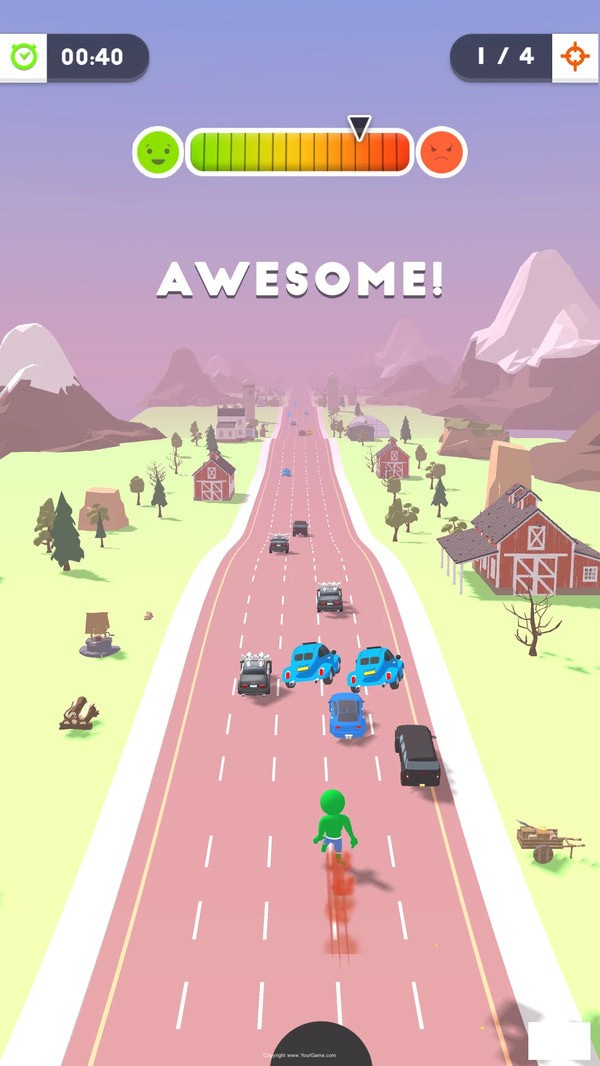Image resolution: width=600 pixels, height=1066 pixels.
Task: Open the www.YourGame.com copyright link
Action: (x=300, y=1055)
